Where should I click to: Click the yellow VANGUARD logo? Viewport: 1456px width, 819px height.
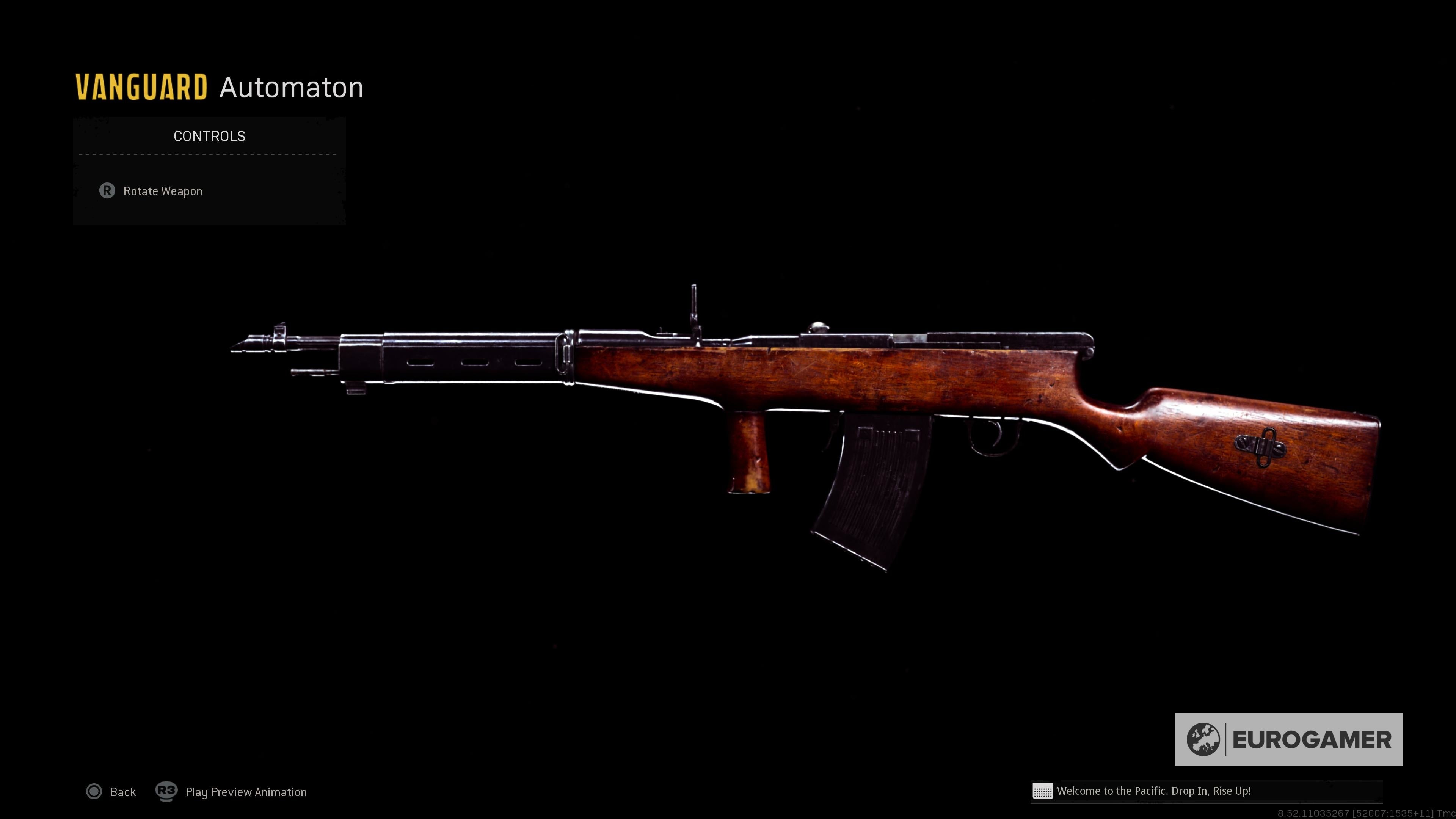point(141,86)
